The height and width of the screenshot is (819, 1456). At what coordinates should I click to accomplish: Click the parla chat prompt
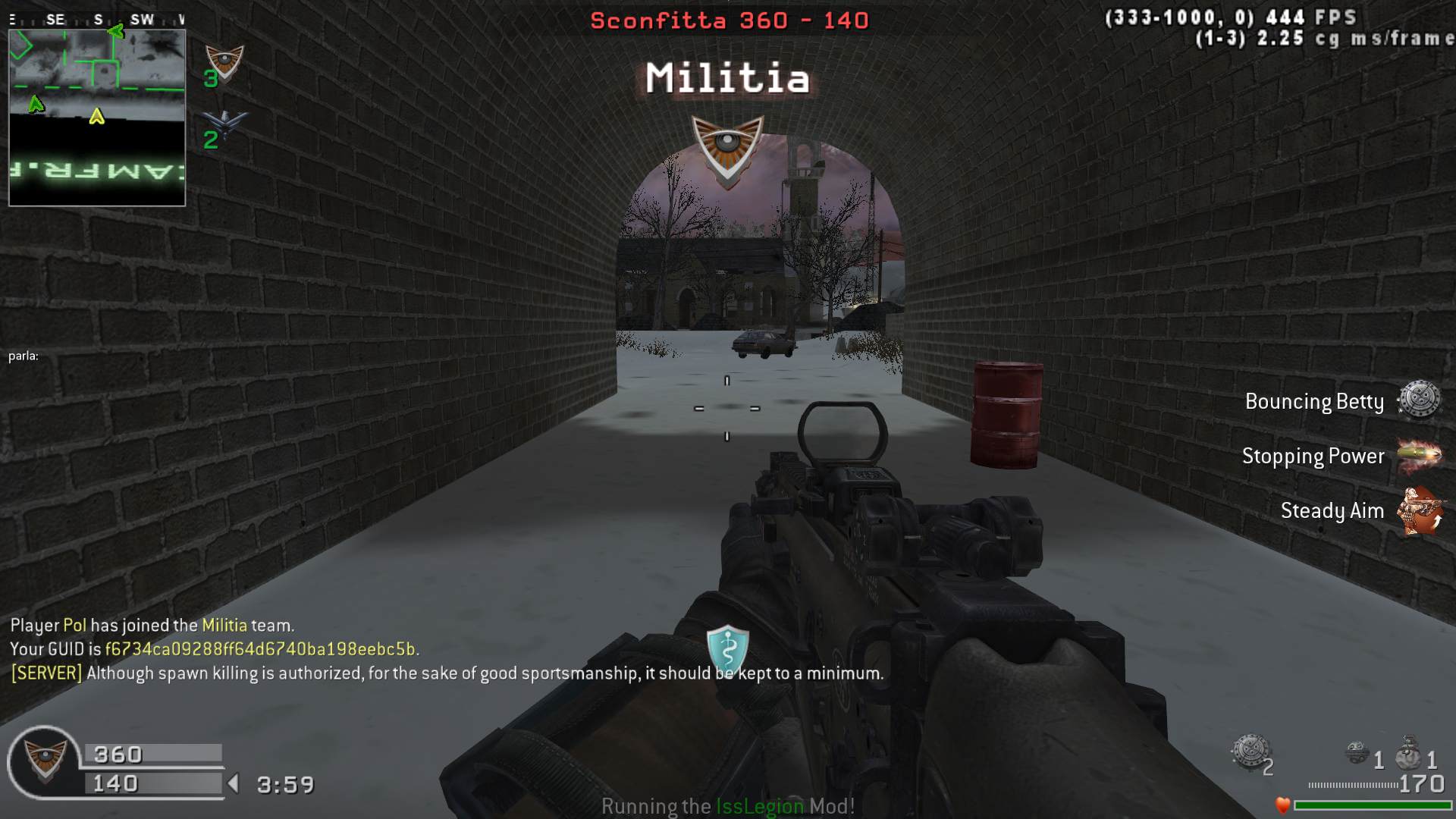tap(24, 356)
